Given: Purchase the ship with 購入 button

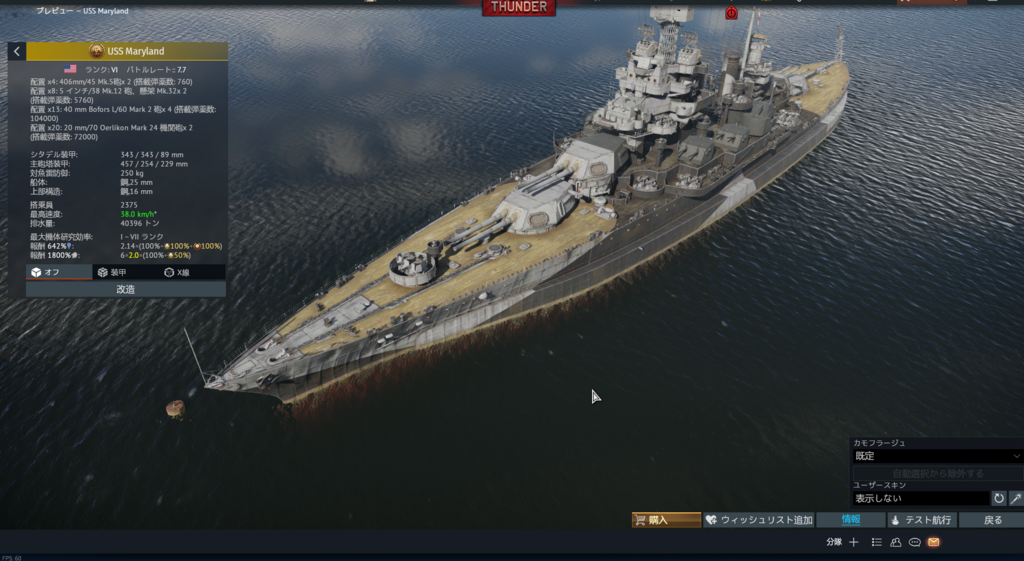Looking at the screenshot, I should 666,520.
